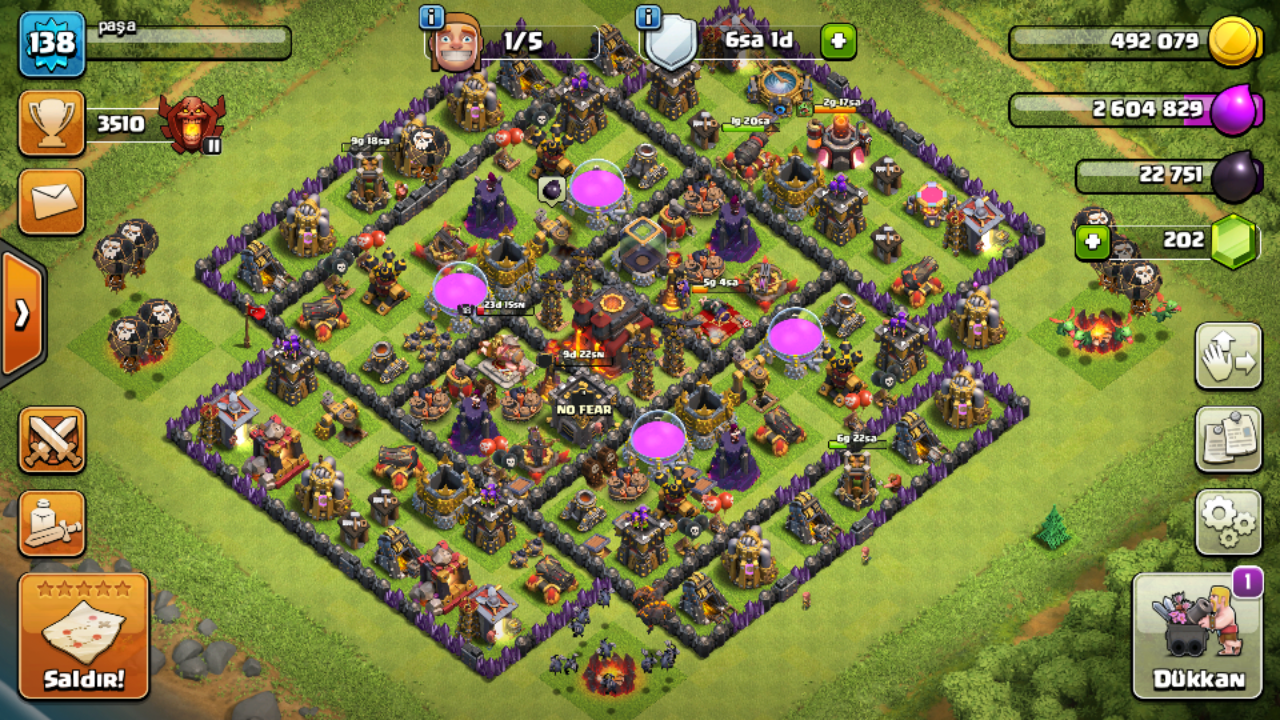Screen dimensions: 1280x720
Task: Show builder info button
Action: pyautogui.click(x=431, y=17)
